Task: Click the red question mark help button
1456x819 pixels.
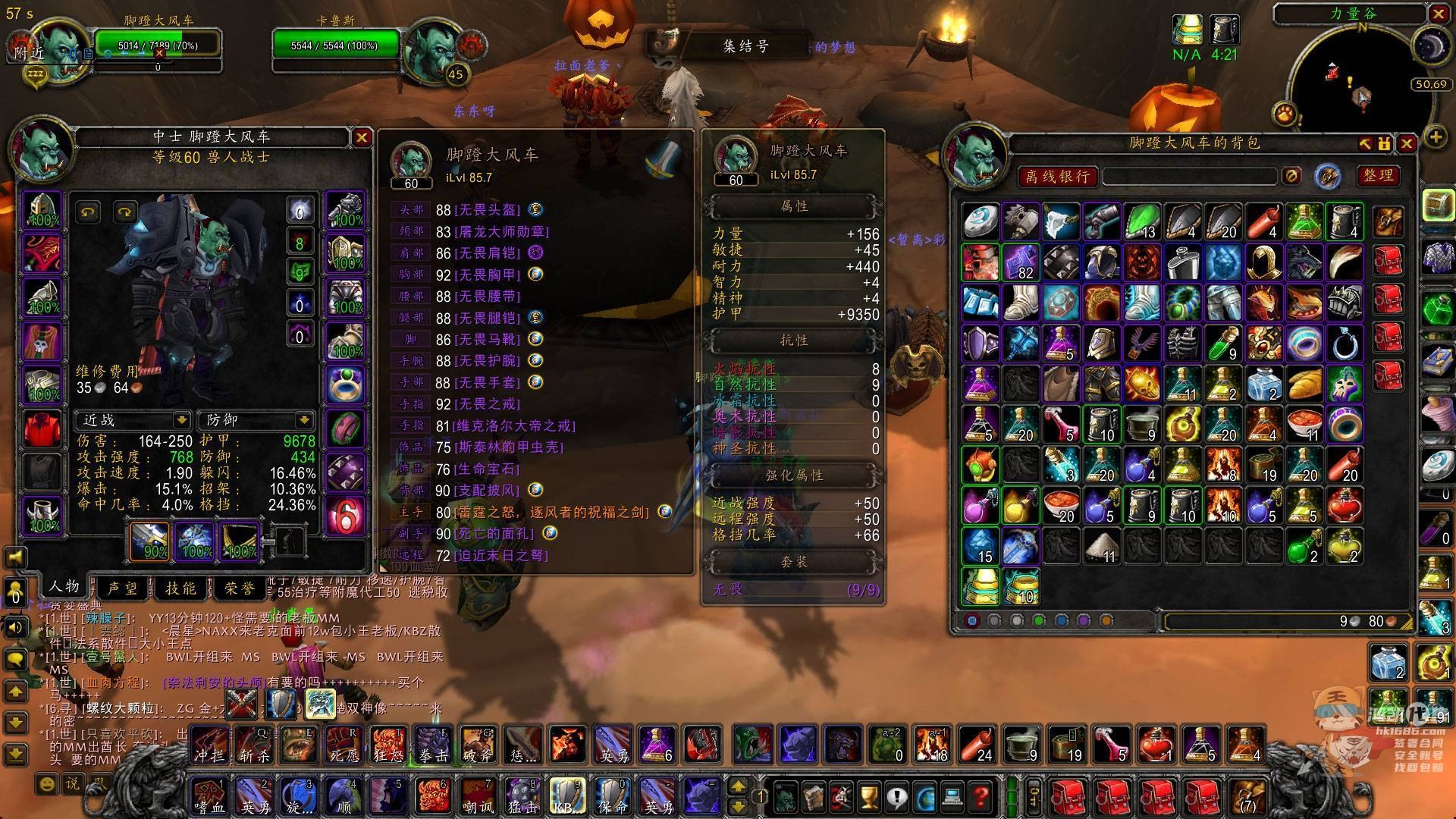Action: click(x=981, y=796)
